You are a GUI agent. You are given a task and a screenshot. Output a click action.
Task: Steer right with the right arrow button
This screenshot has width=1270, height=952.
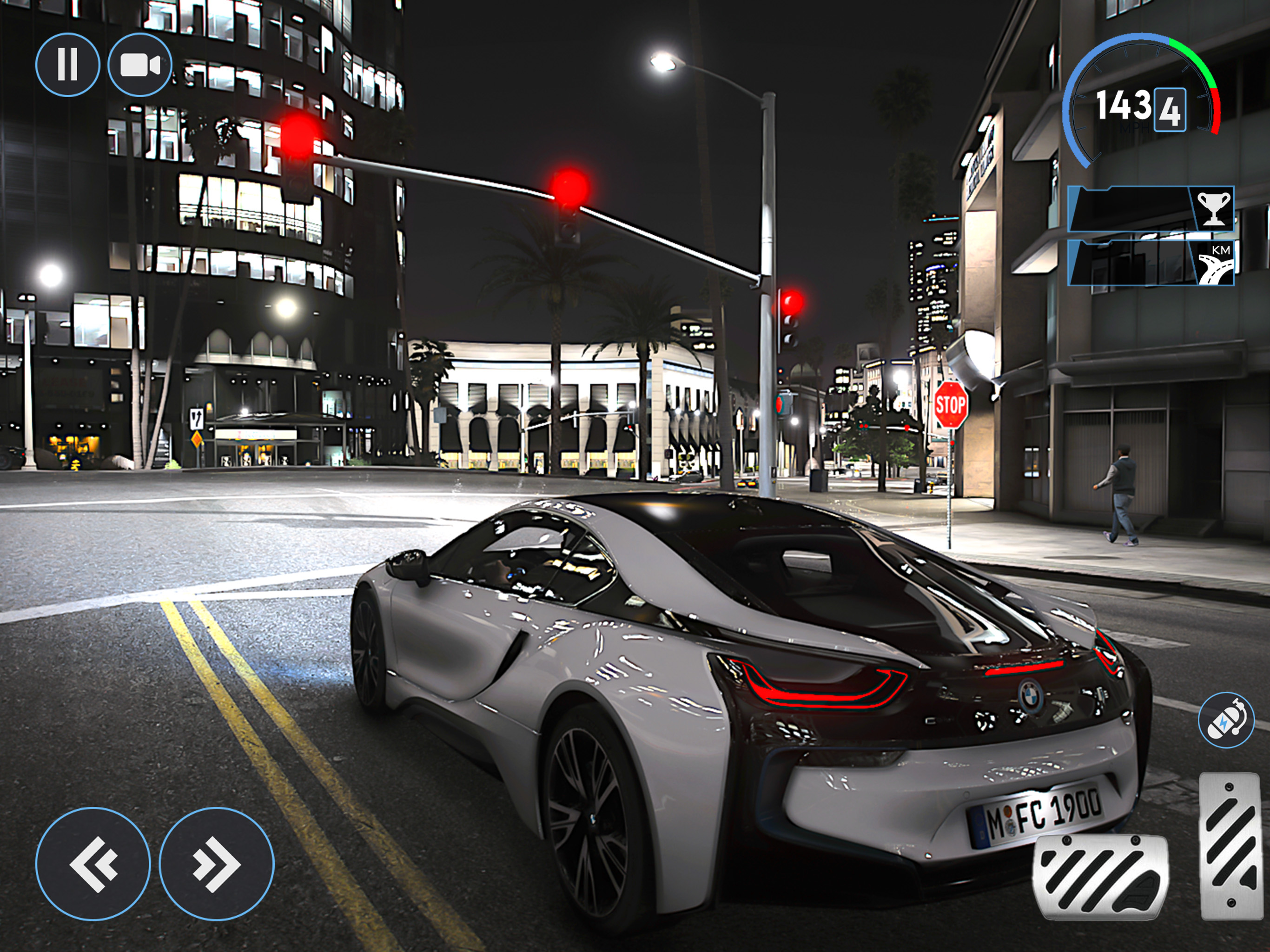click(x=217, y=864)
